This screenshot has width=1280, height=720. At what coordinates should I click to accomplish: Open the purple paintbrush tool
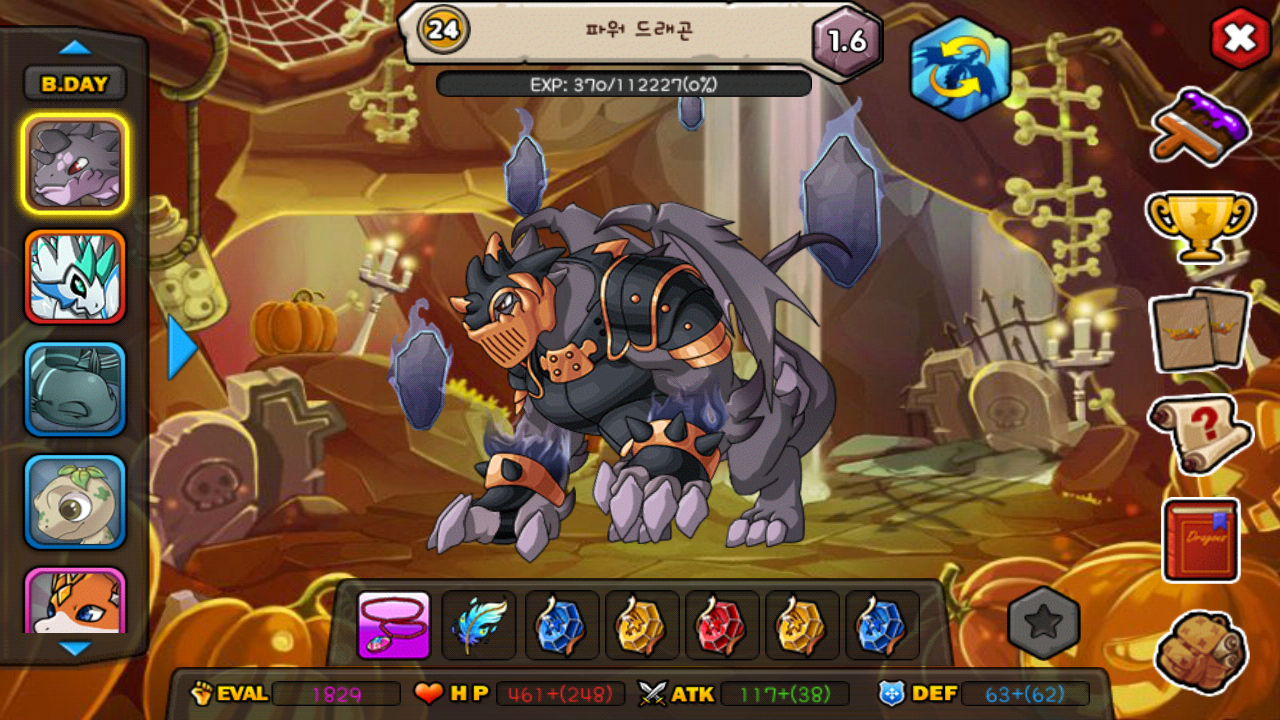click(1201, 126)
